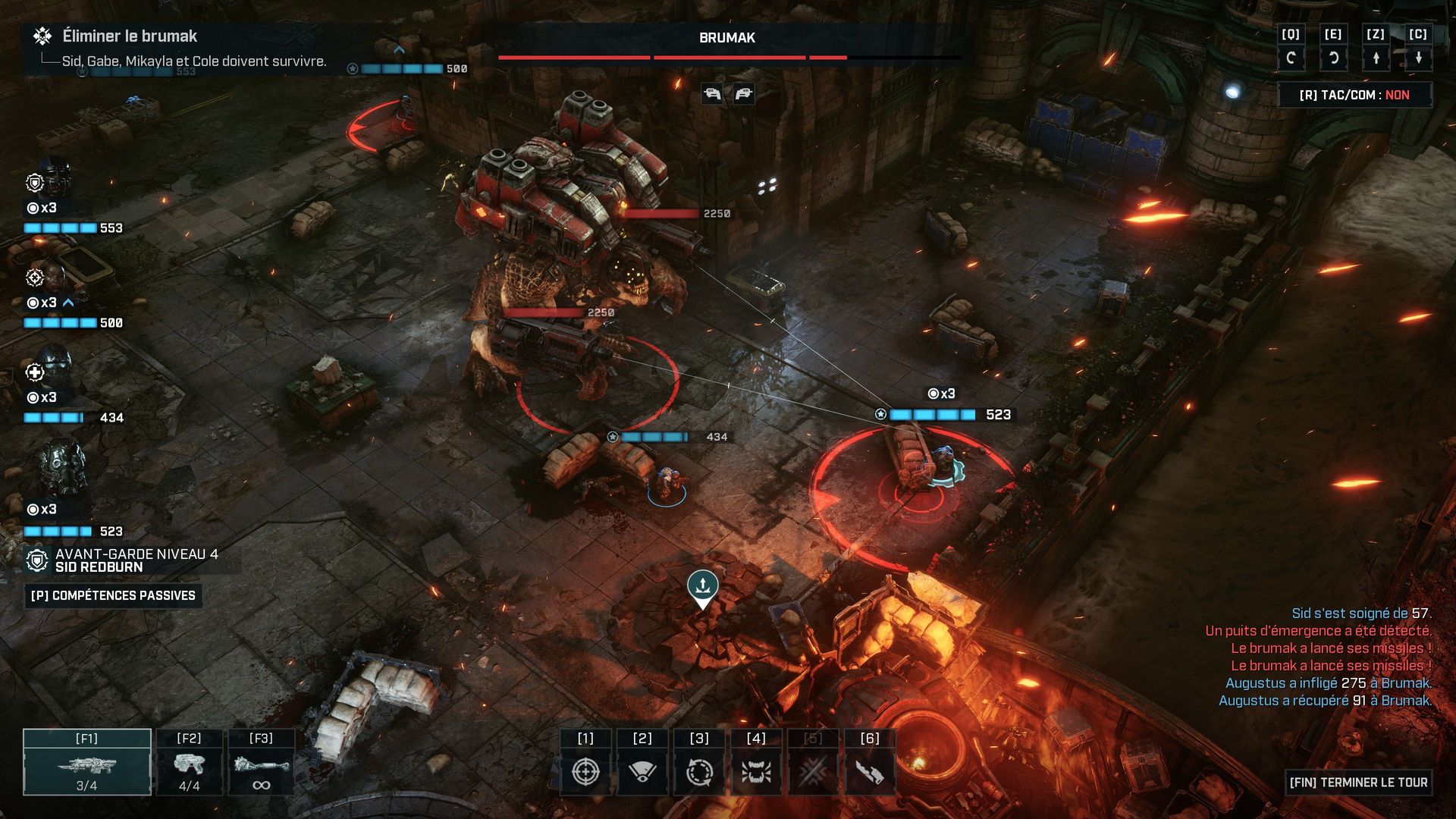End the turn with Terminer le tour
This screenshot has width=1456, height=819.
[x=1358, y=782]
